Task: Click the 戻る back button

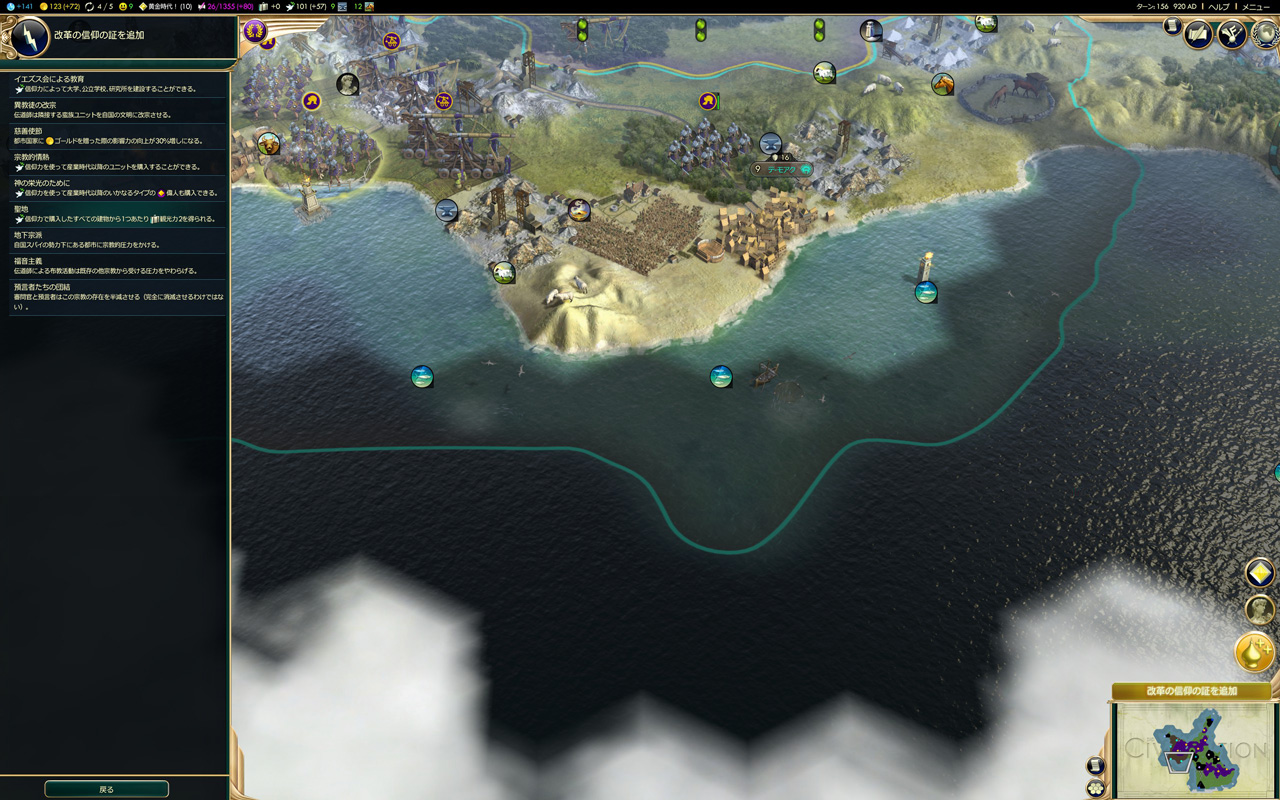Action: 106,789
